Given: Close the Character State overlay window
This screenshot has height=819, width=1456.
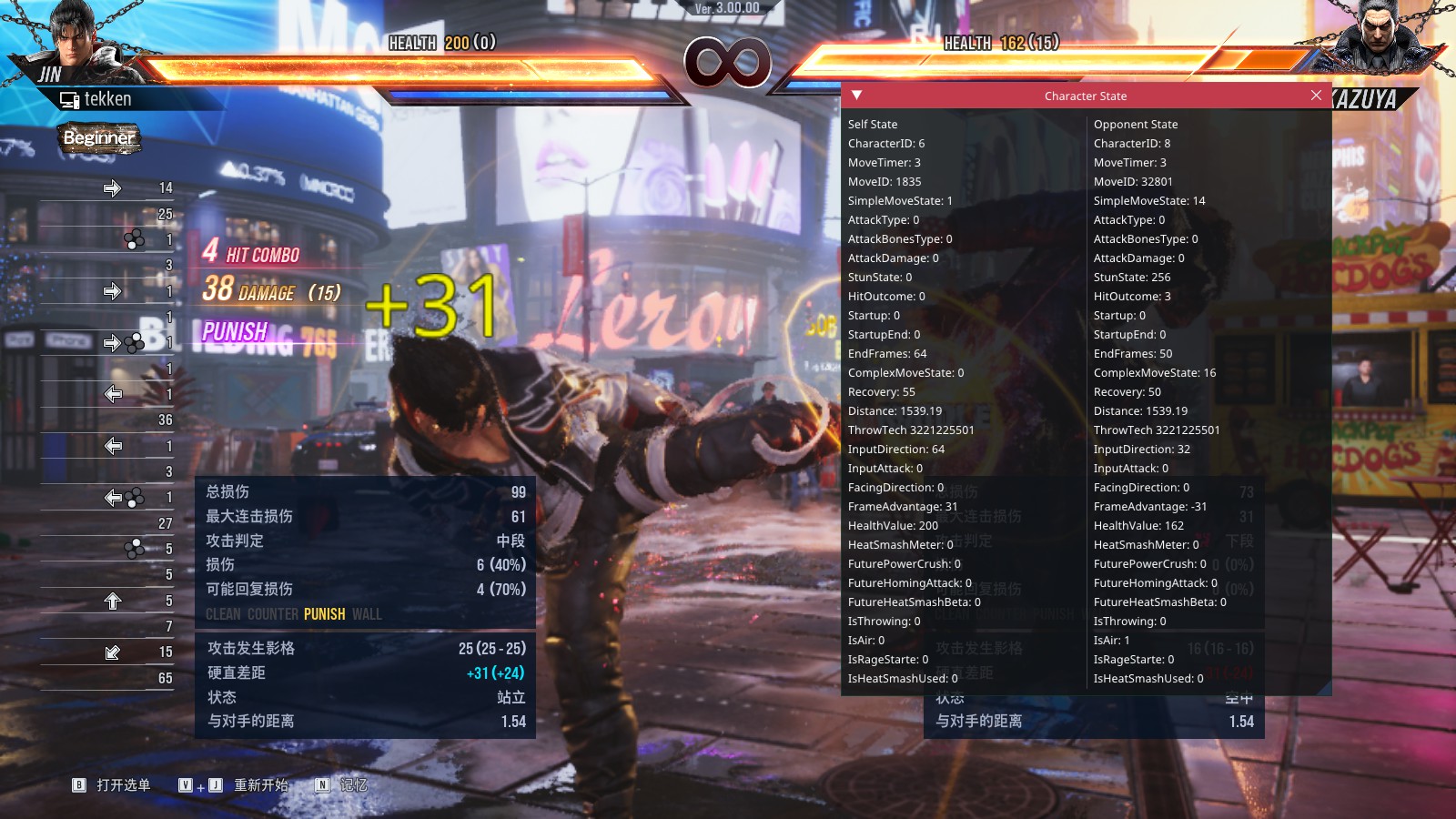Looking at the screenshot, I should 1316,96.
